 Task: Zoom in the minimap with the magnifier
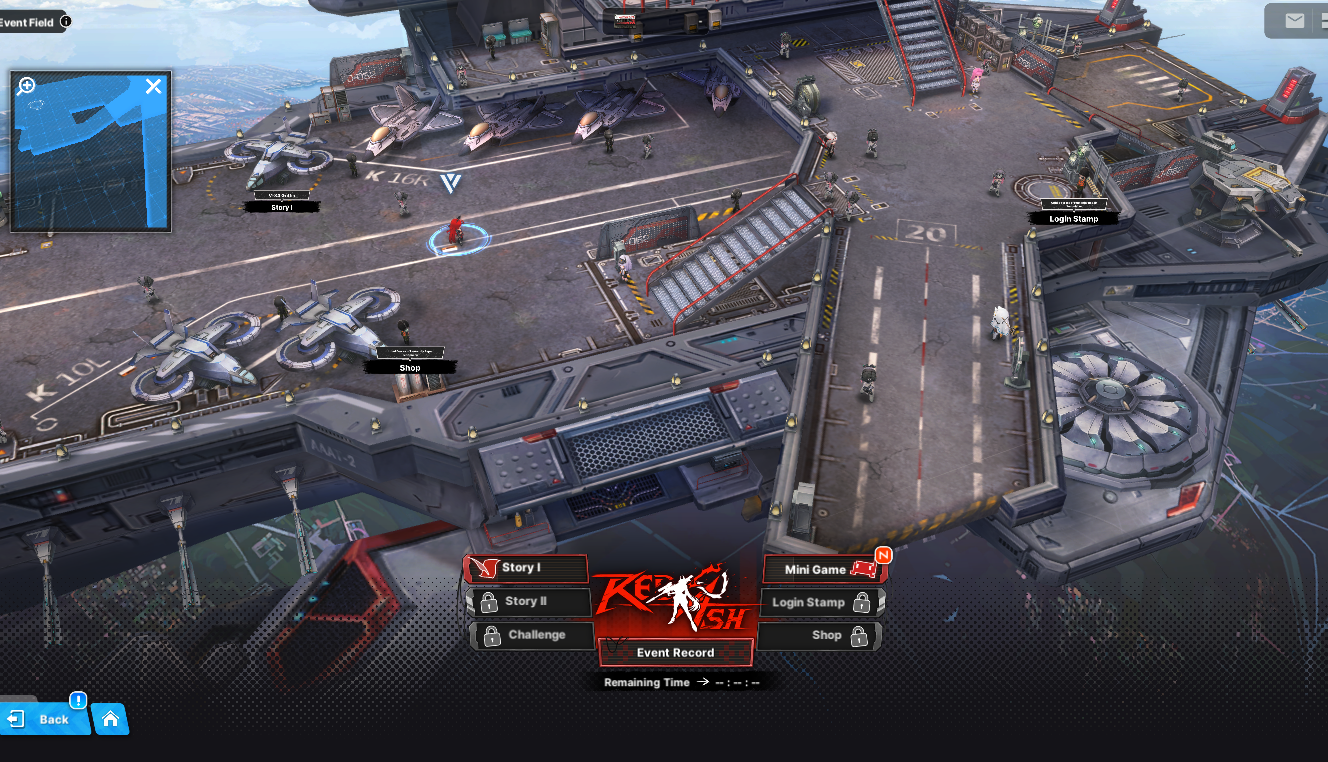pos(27,86)
